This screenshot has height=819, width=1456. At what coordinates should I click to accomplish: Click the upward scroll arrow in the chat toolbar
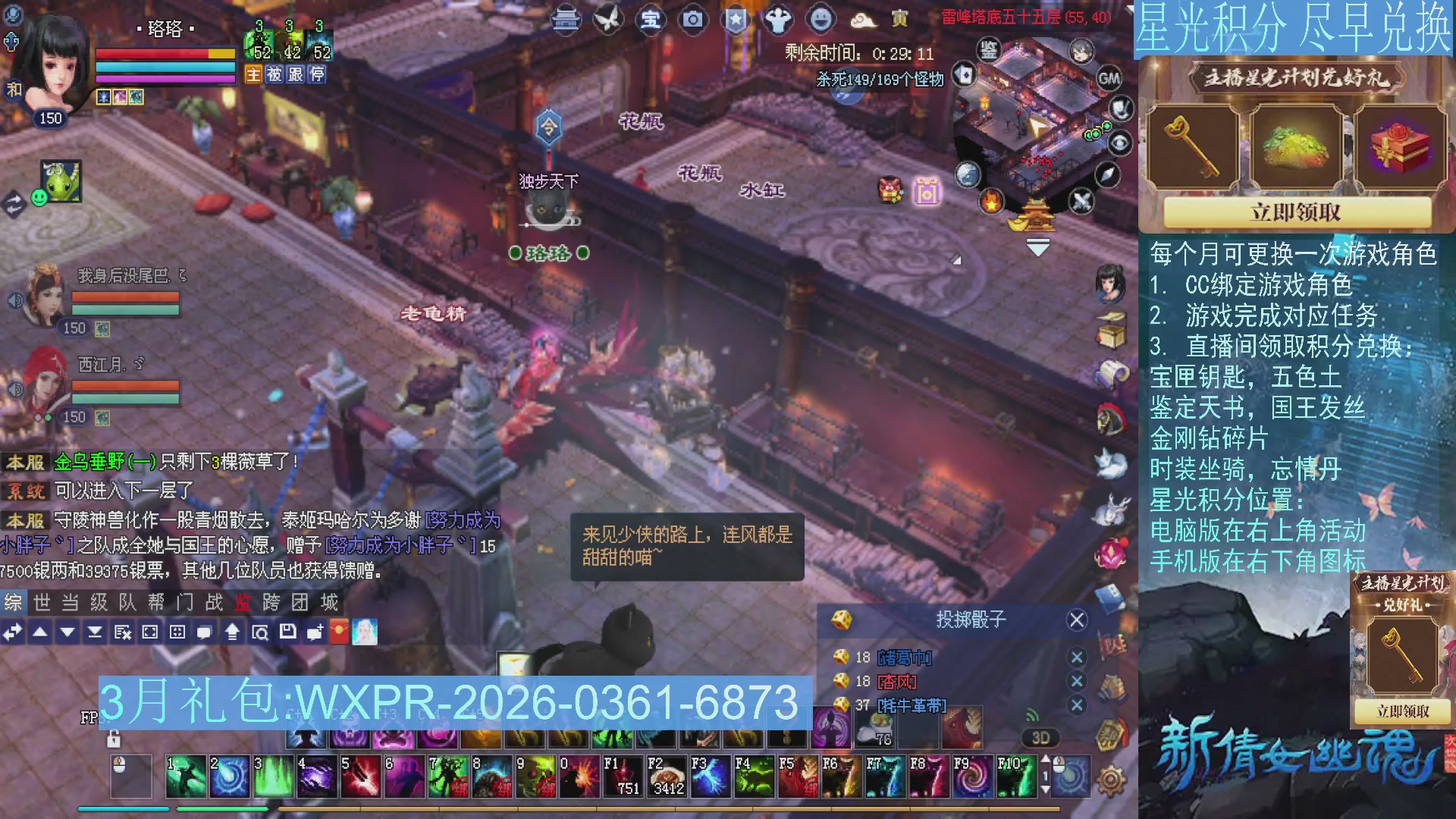231,632
